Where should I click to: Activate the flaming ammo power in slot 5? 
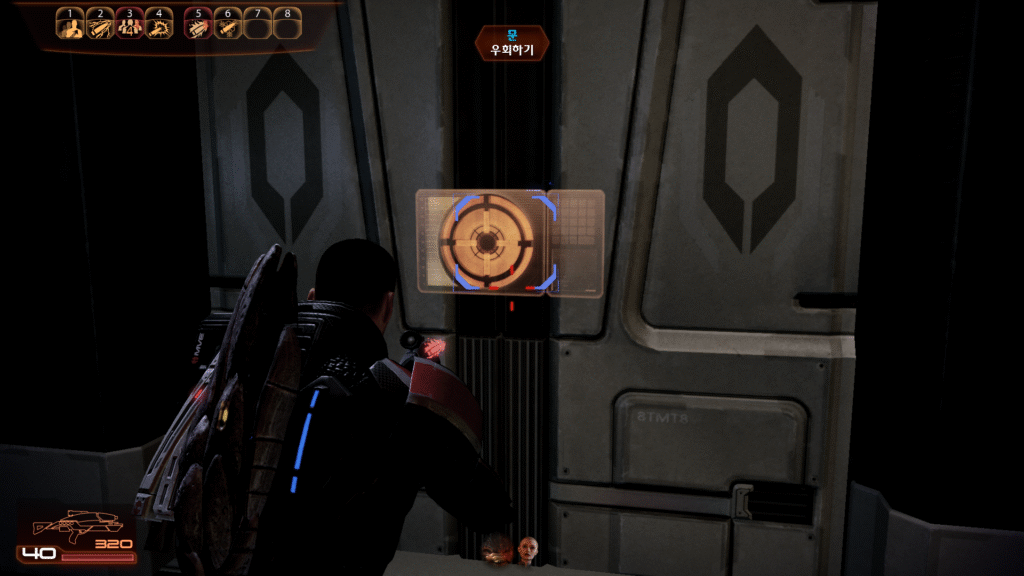click(197, 26)
